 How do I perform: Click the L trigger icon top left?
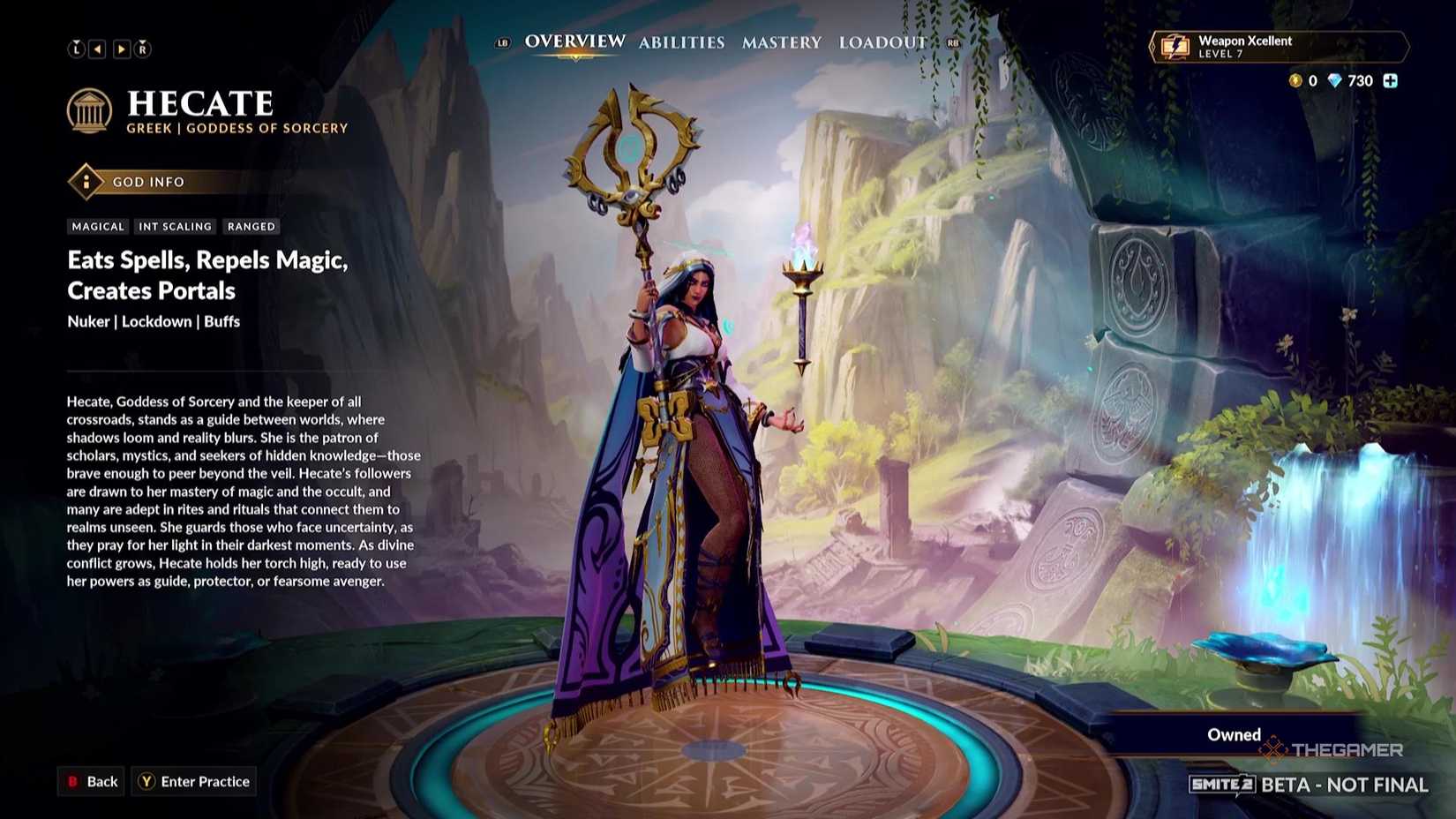(x=77, y=49)
